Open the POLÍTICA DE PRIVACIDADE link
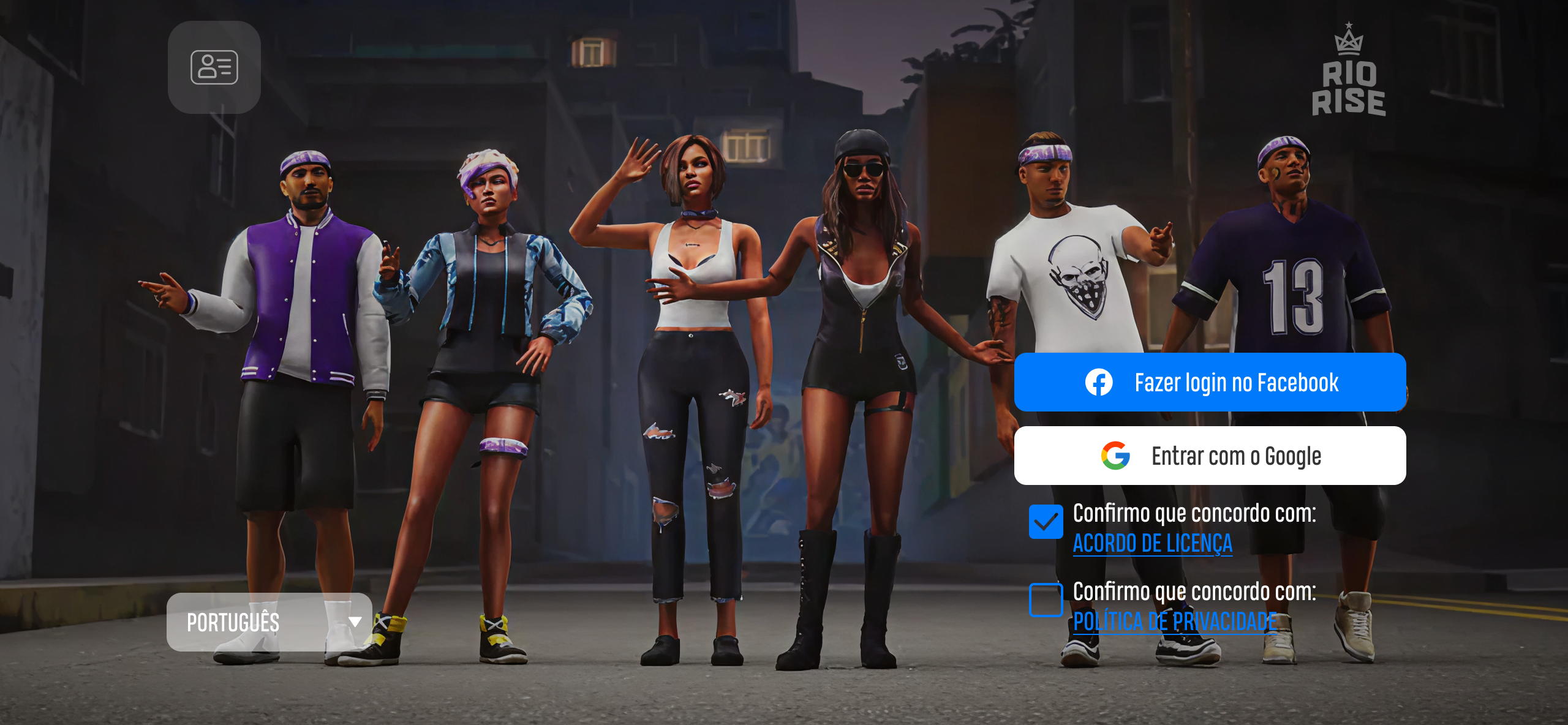 click(x=1175, y=622)
